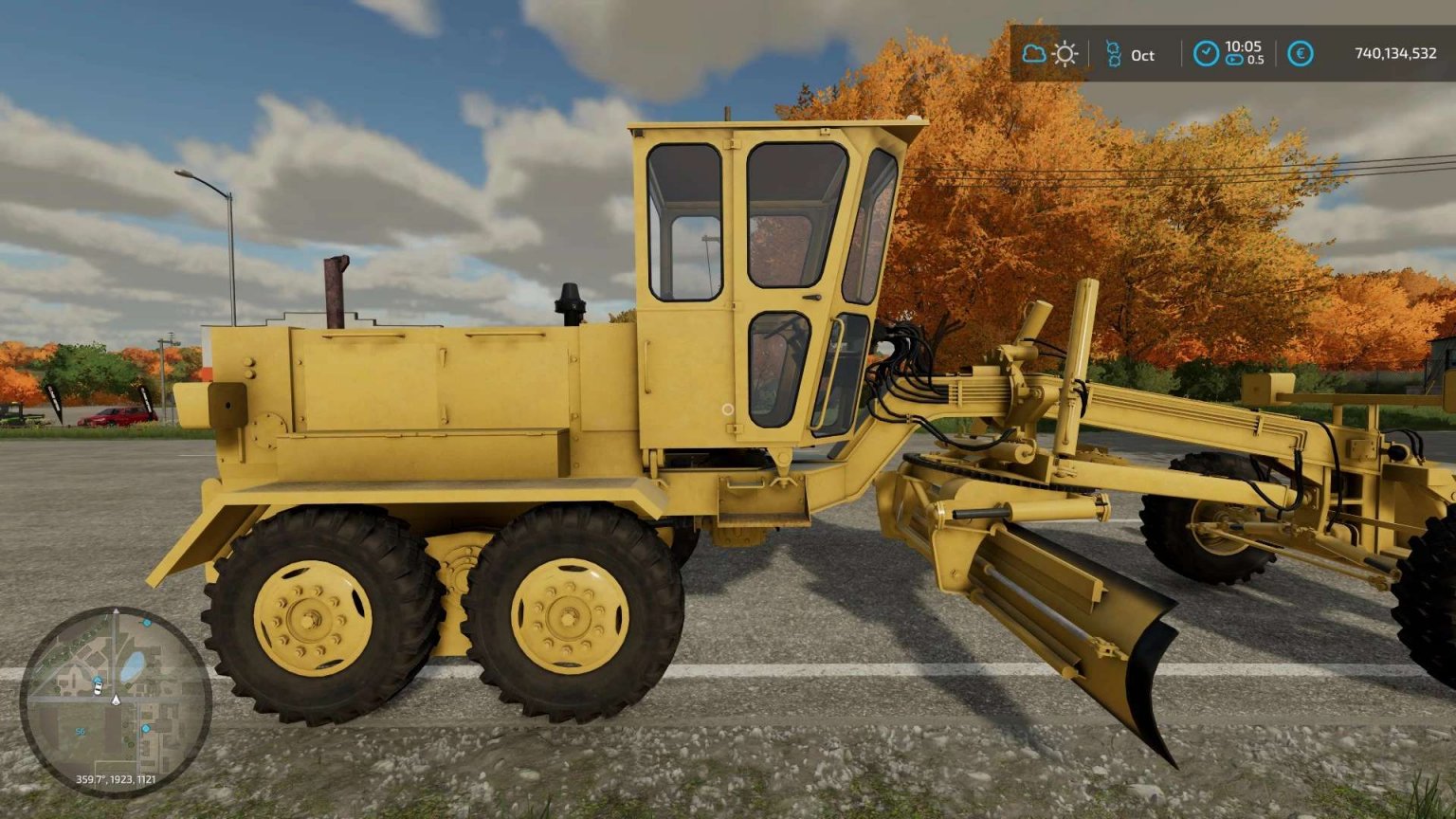Click the Oct label in the HUD bar
This screenshot has width=1456, height=819.
point(1143,55)
